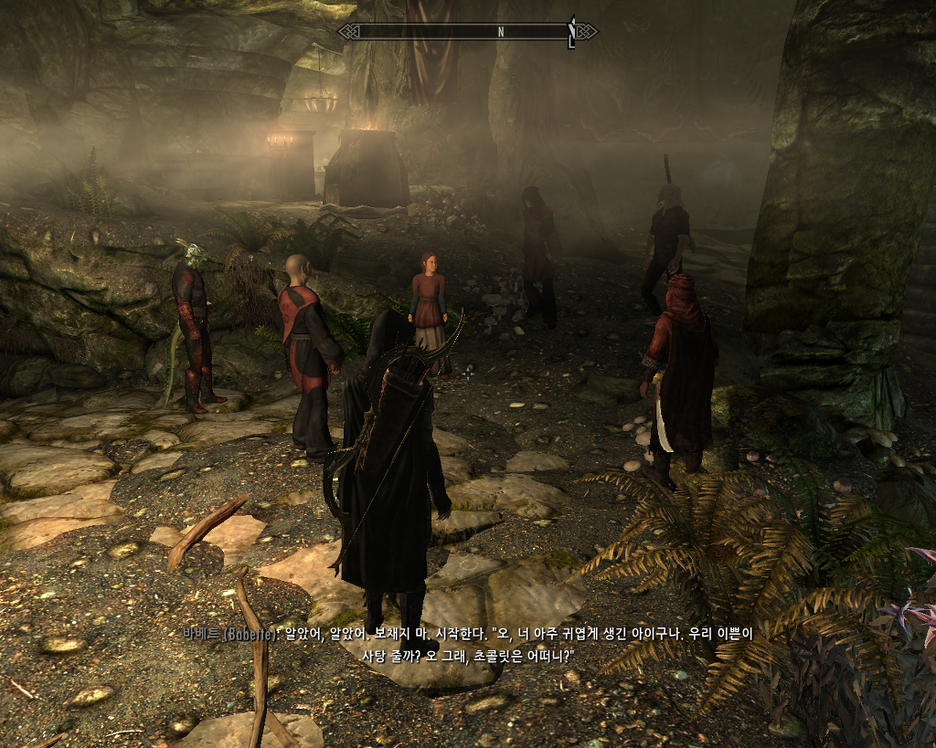Click the compass bar showing north
The height and width of the screenshot is (748, 936).
coord(467,31)
